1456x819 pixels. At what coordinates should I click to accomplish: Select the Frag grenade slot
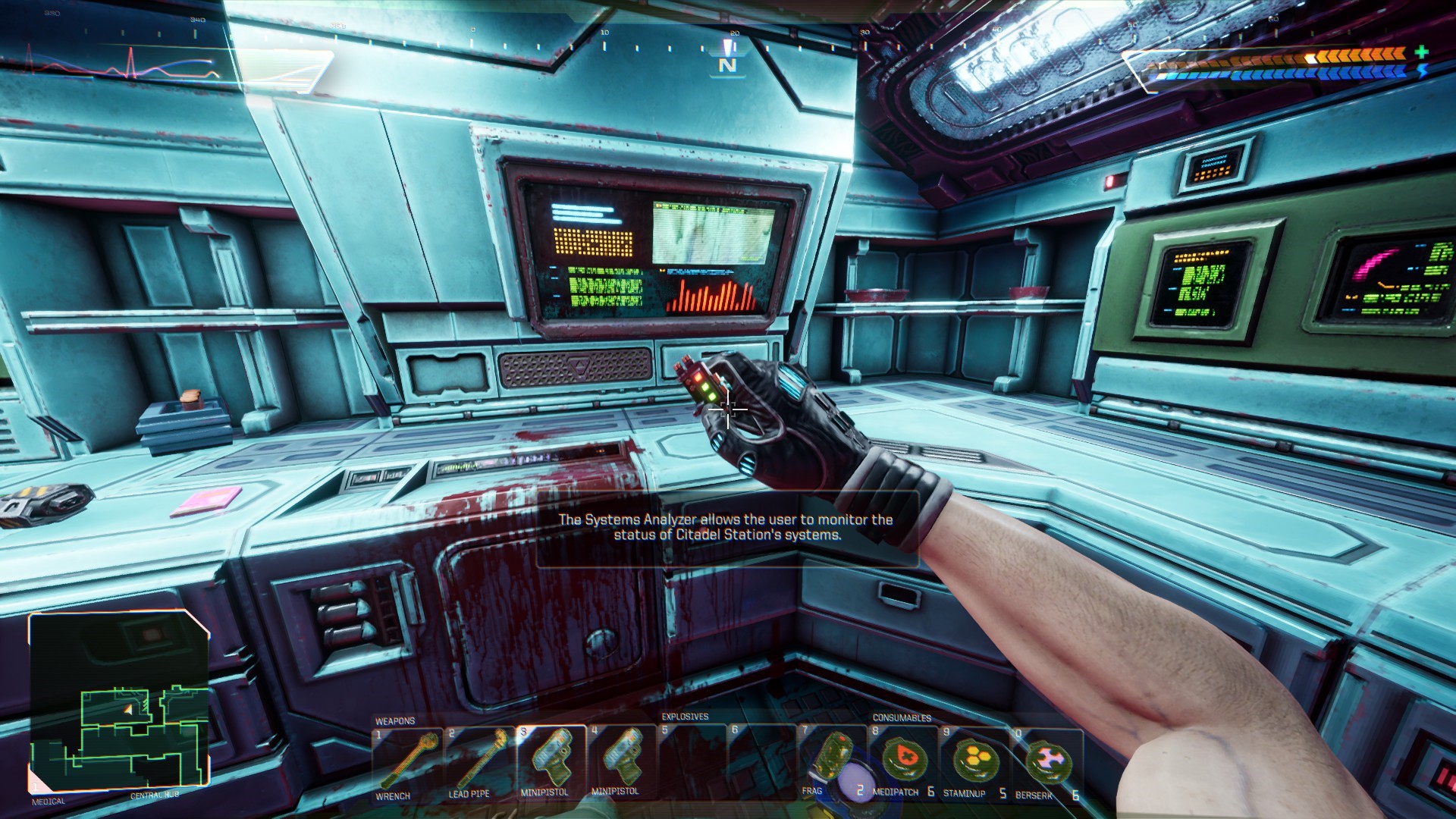[x=833, y=761]
